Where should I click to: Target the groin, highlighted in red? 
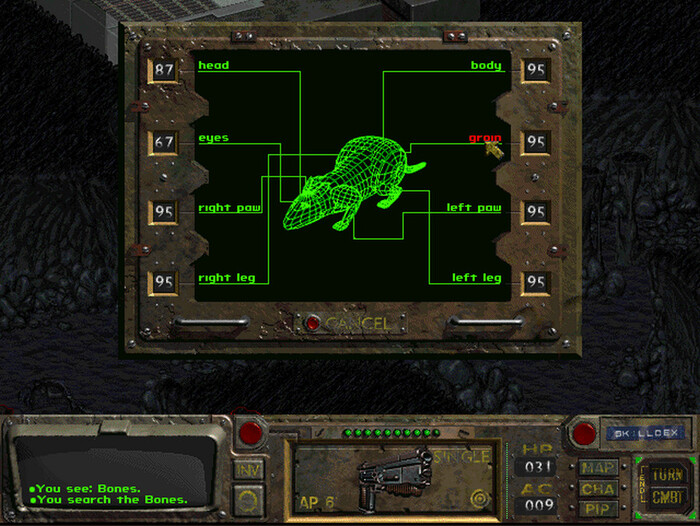click(x=485, y=138)
